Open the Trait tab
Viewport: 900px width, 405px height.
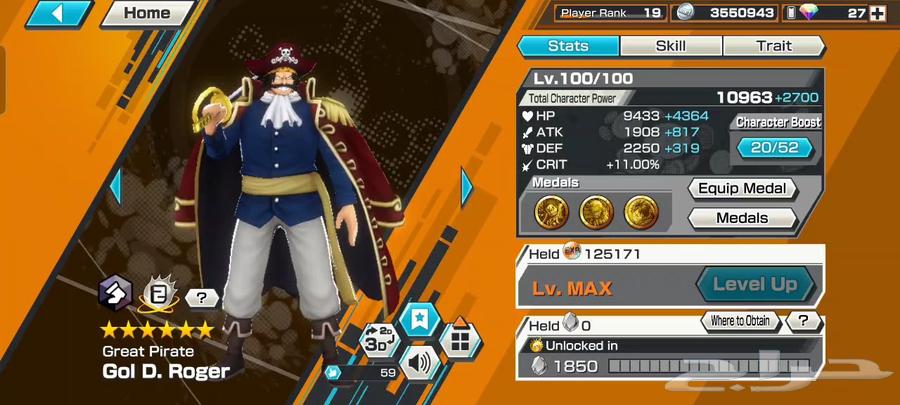pos(773,46)
